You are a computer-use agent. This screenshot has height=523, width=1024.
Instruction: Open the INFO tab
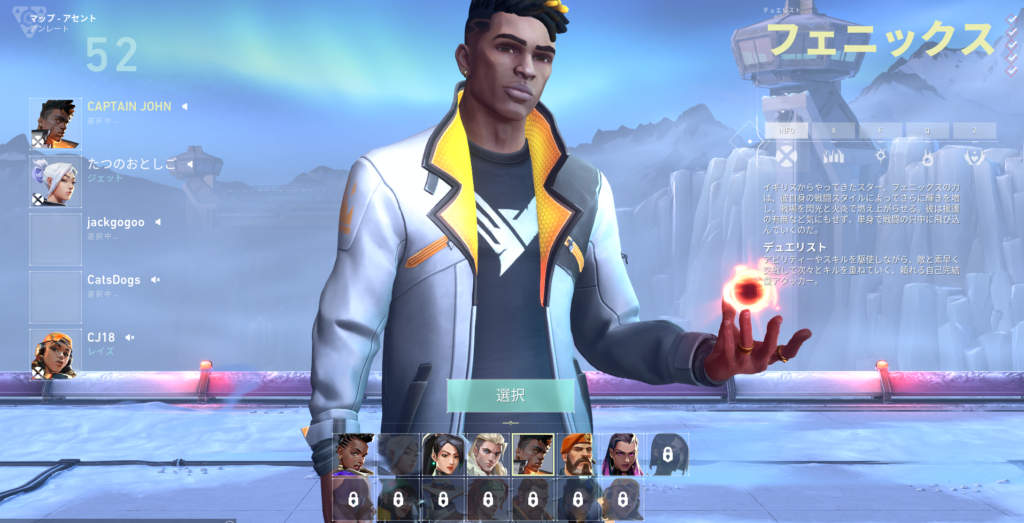click(788, 130)
